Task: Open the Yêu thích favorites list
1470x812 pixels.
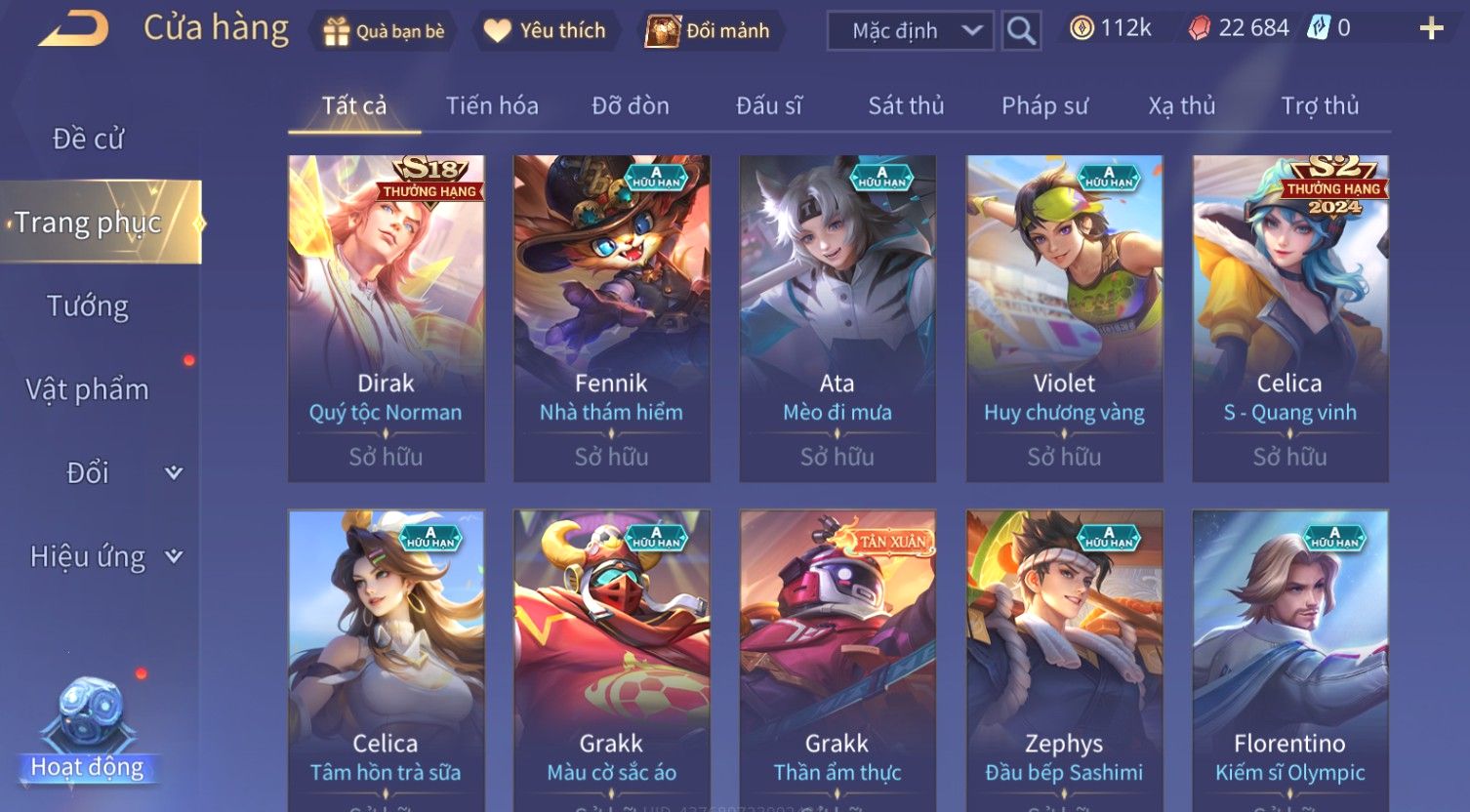Action: point(546,31)
